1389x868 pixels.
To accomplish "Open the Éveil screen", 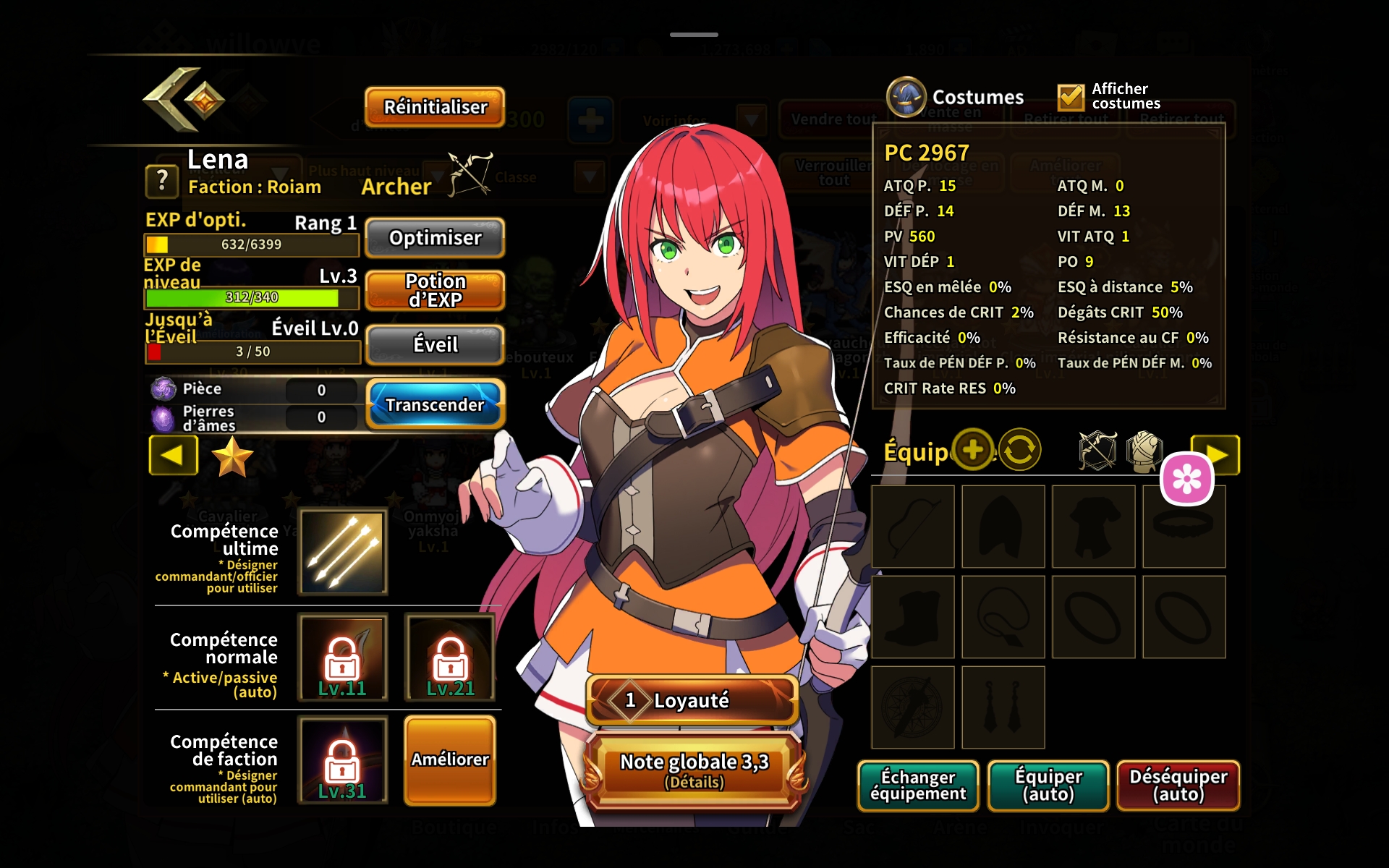I will coord(435,345).
